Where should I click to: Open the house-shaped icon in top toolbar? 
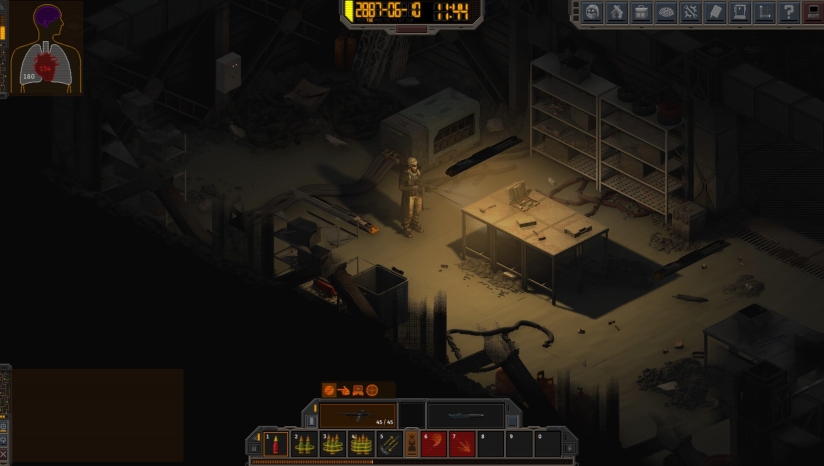(618, 12)
